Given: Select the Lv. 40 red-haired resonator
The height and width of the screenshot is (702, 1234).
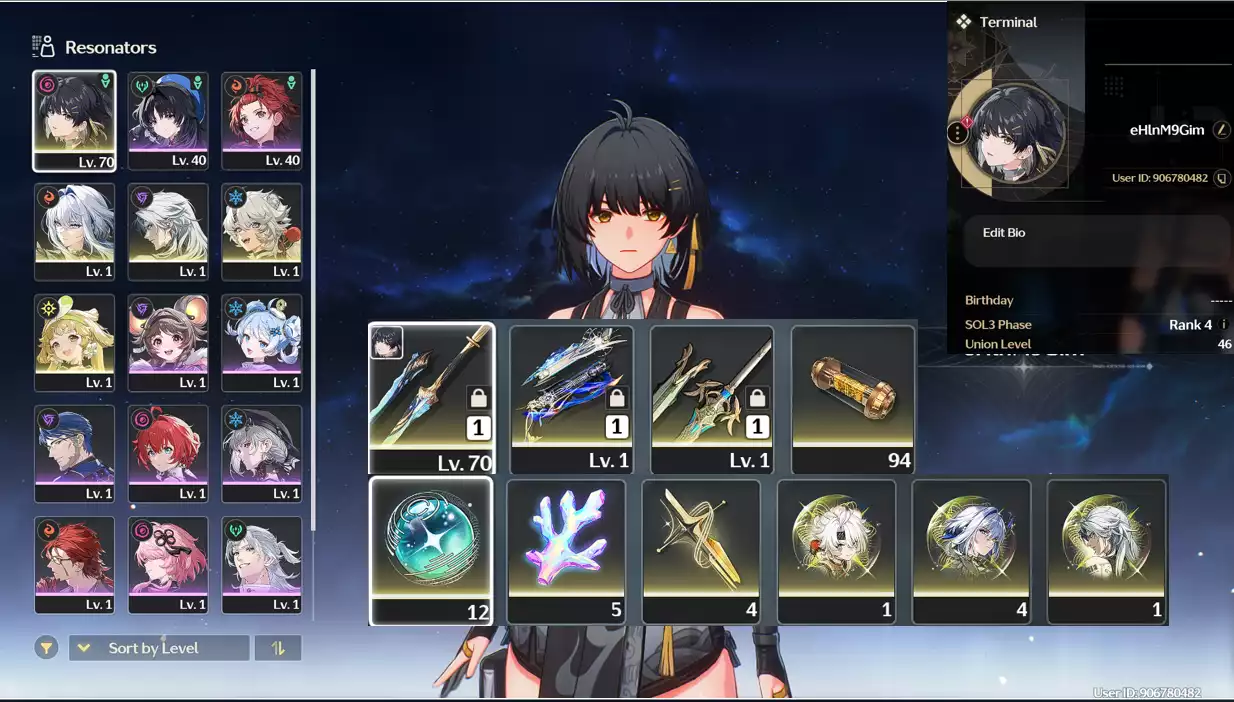Looking at the screenshot, I should (261, 120).
